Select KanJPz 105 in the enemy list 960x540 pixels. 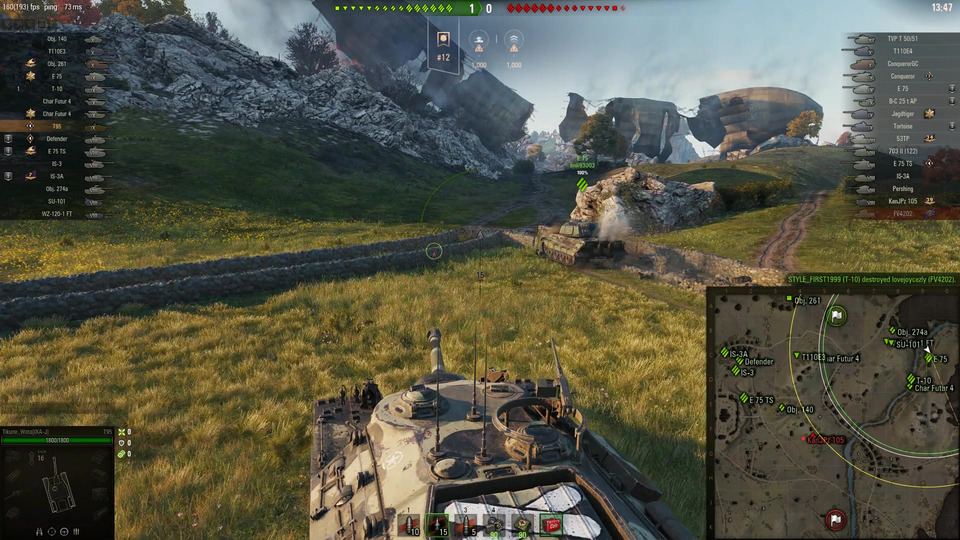(x=901, y=201)
